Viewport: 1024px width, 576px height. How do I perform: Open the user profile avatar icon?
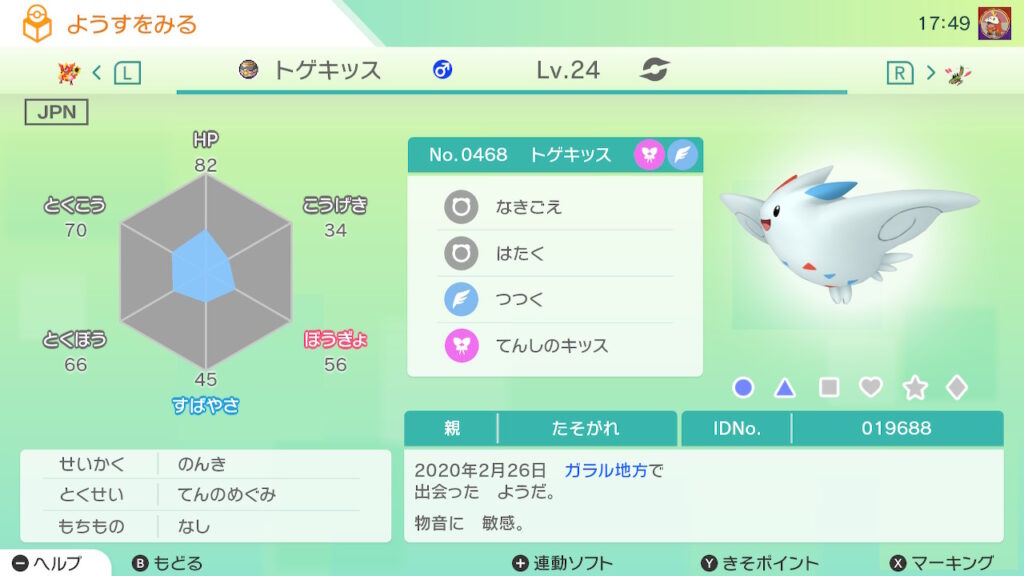pyautogui.click(x=993, y=23)
